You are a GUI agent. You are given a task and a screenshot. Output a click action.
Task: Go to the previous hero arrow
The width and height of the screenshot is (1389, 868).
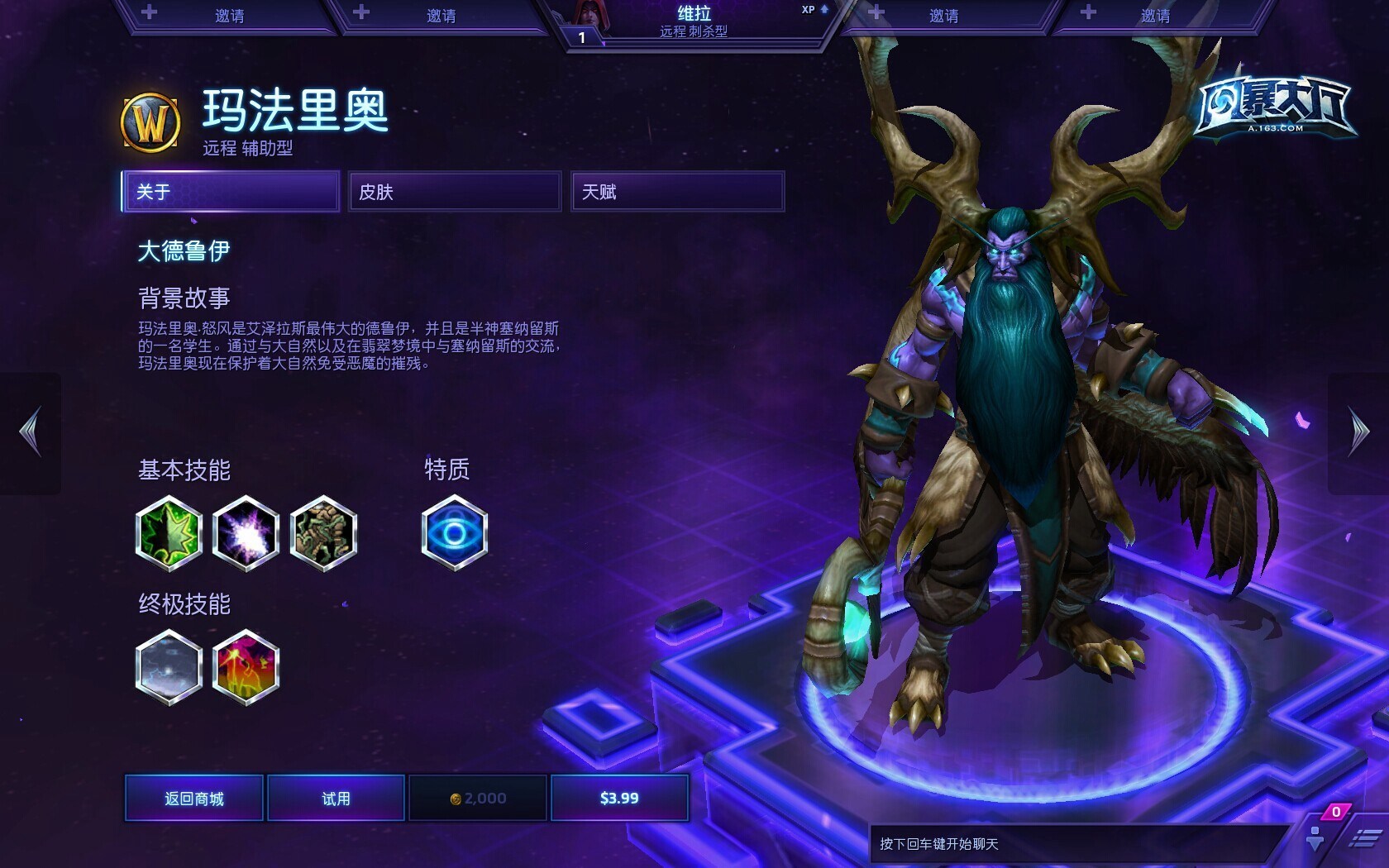[x=31, y=432]
